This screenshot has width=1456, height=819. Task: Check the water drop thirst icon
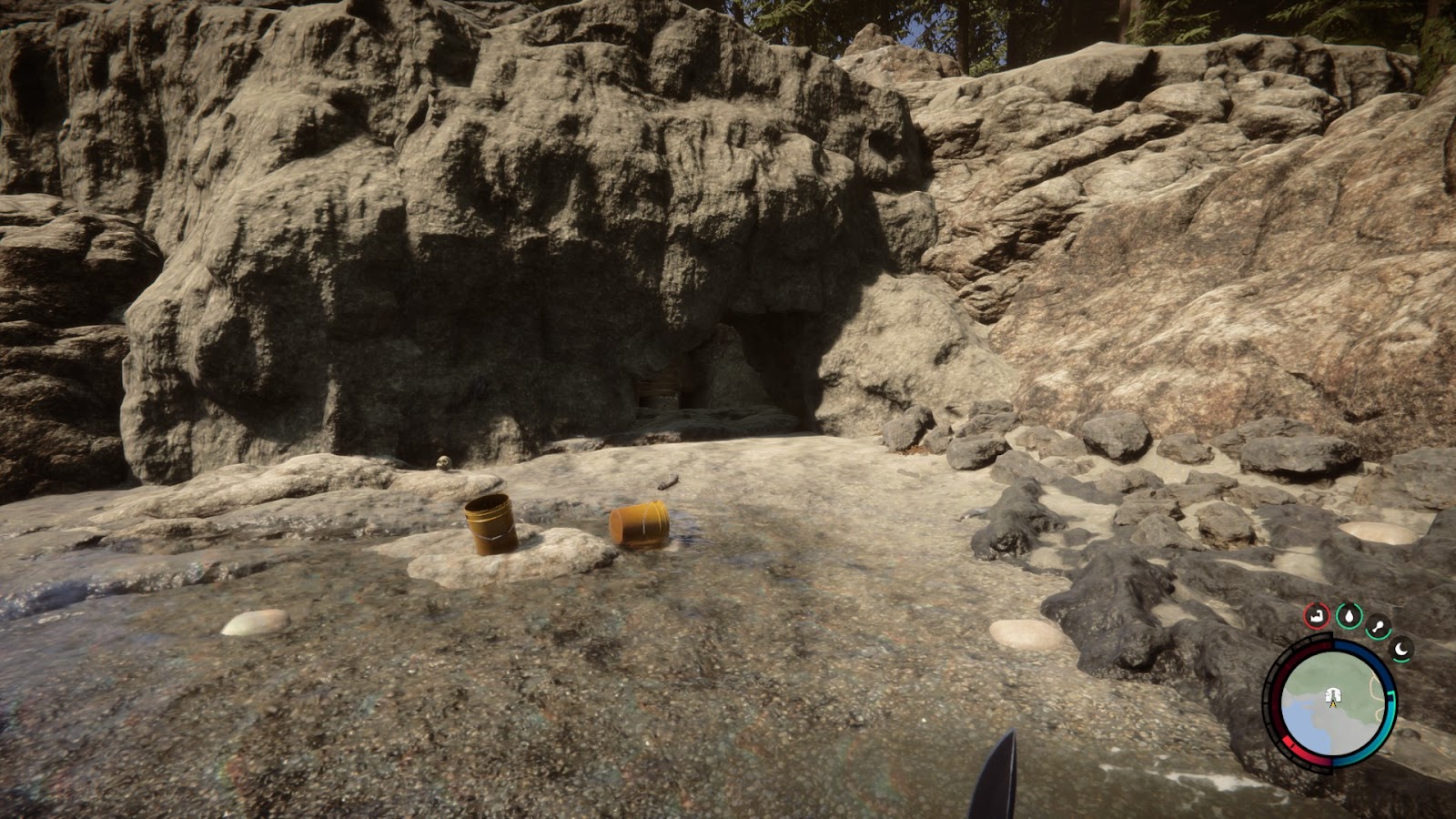coord(1350,616)
